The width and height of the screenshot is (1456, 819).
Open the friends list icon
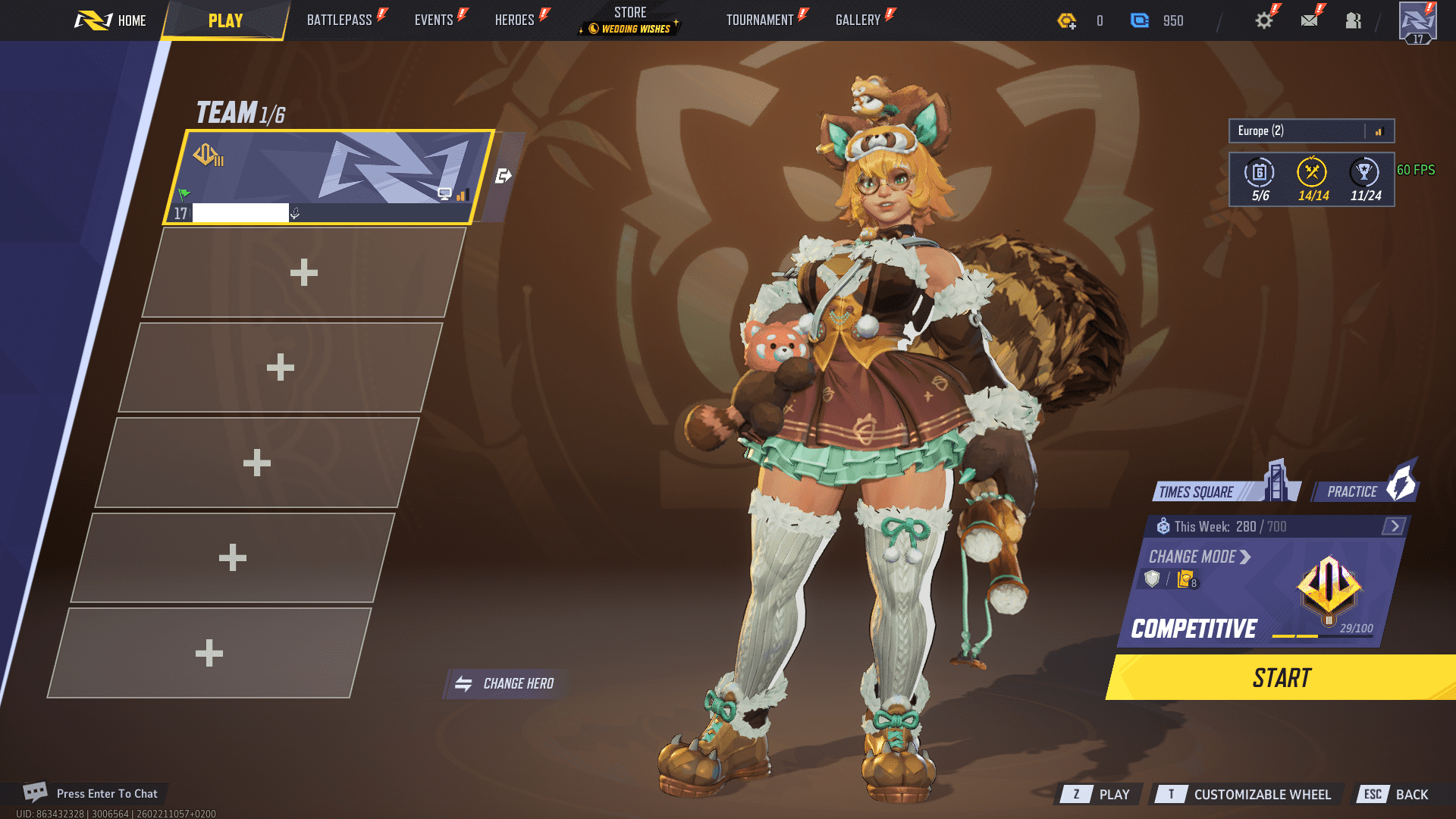(1354, 20)
